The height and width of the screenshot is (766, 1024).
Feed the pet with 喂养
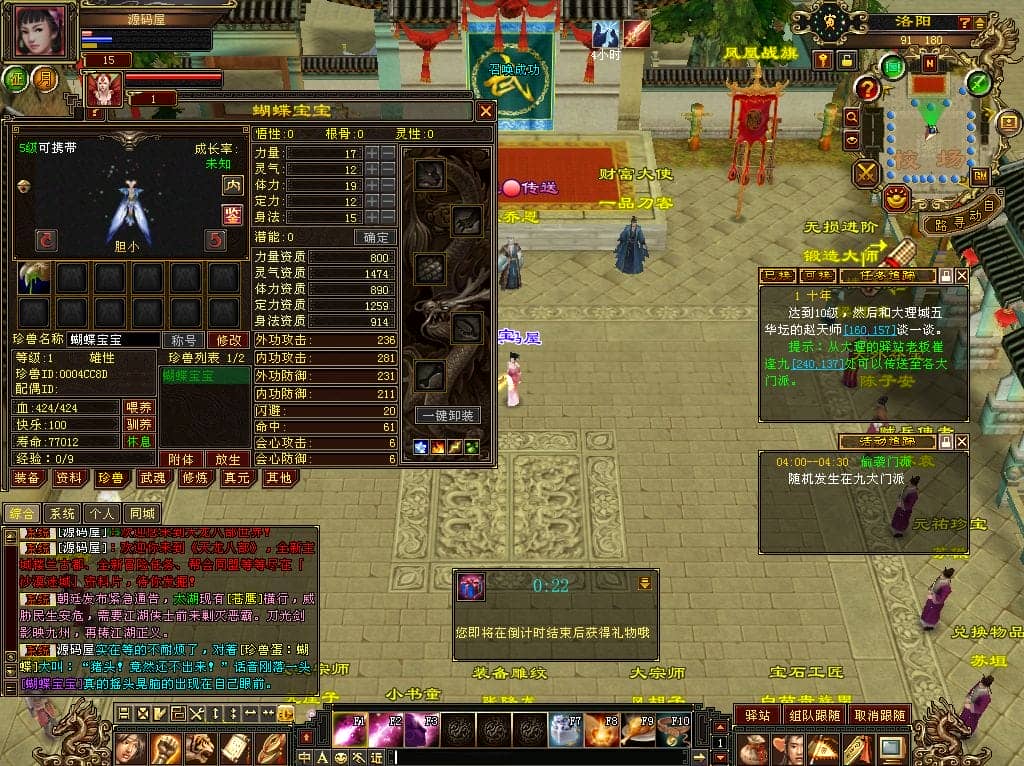138,407
